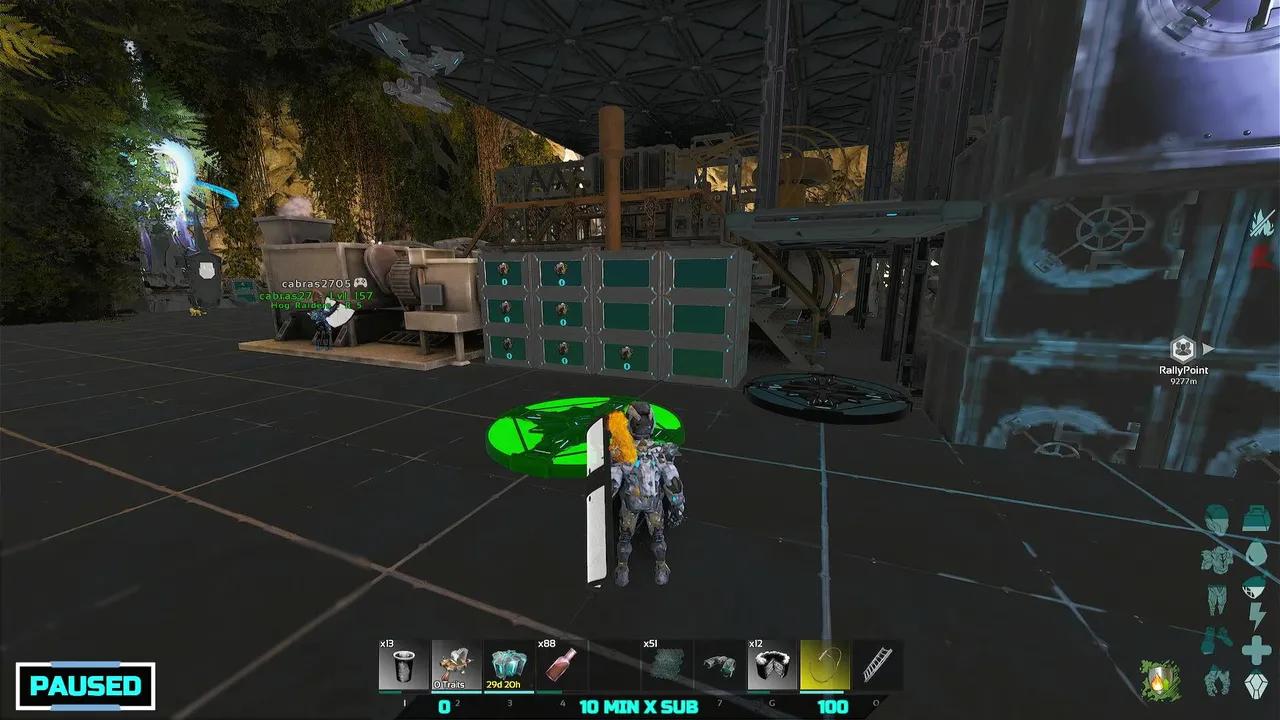This screenshot has height=720, width=1280.
Task: Pick the green mesh netting slot with x51
Action: pos(666,665)
